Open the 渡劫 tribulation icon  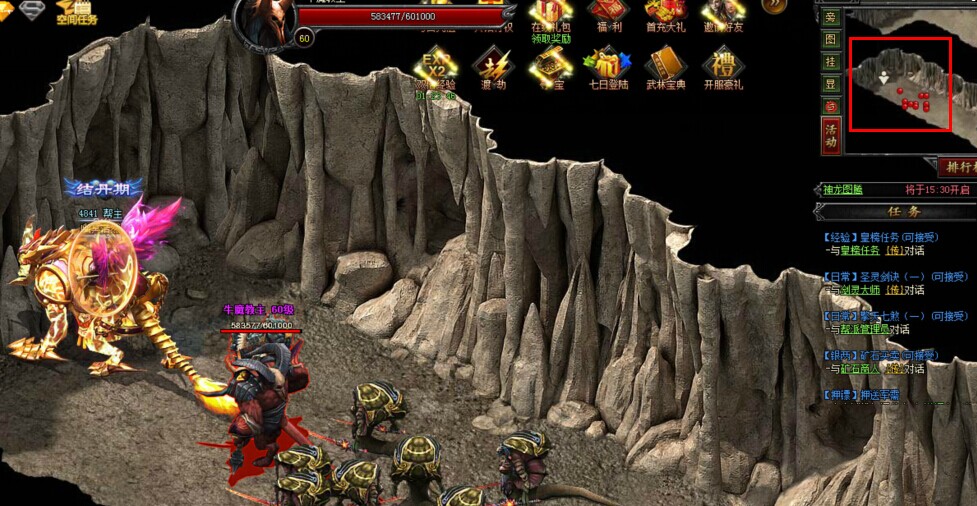493,70
